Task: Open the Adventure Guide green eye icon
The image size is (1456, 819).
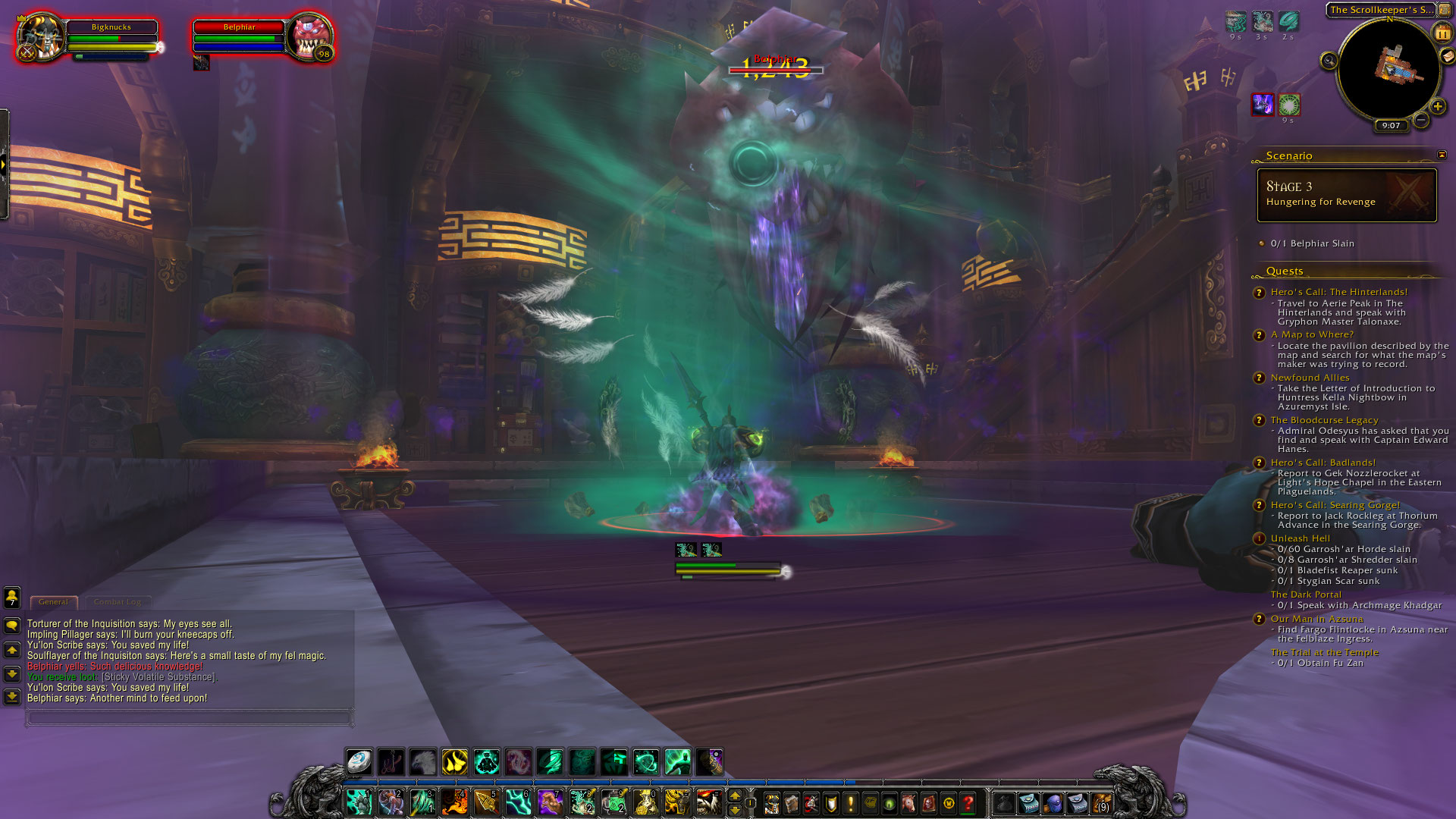Action: (888, 802)
